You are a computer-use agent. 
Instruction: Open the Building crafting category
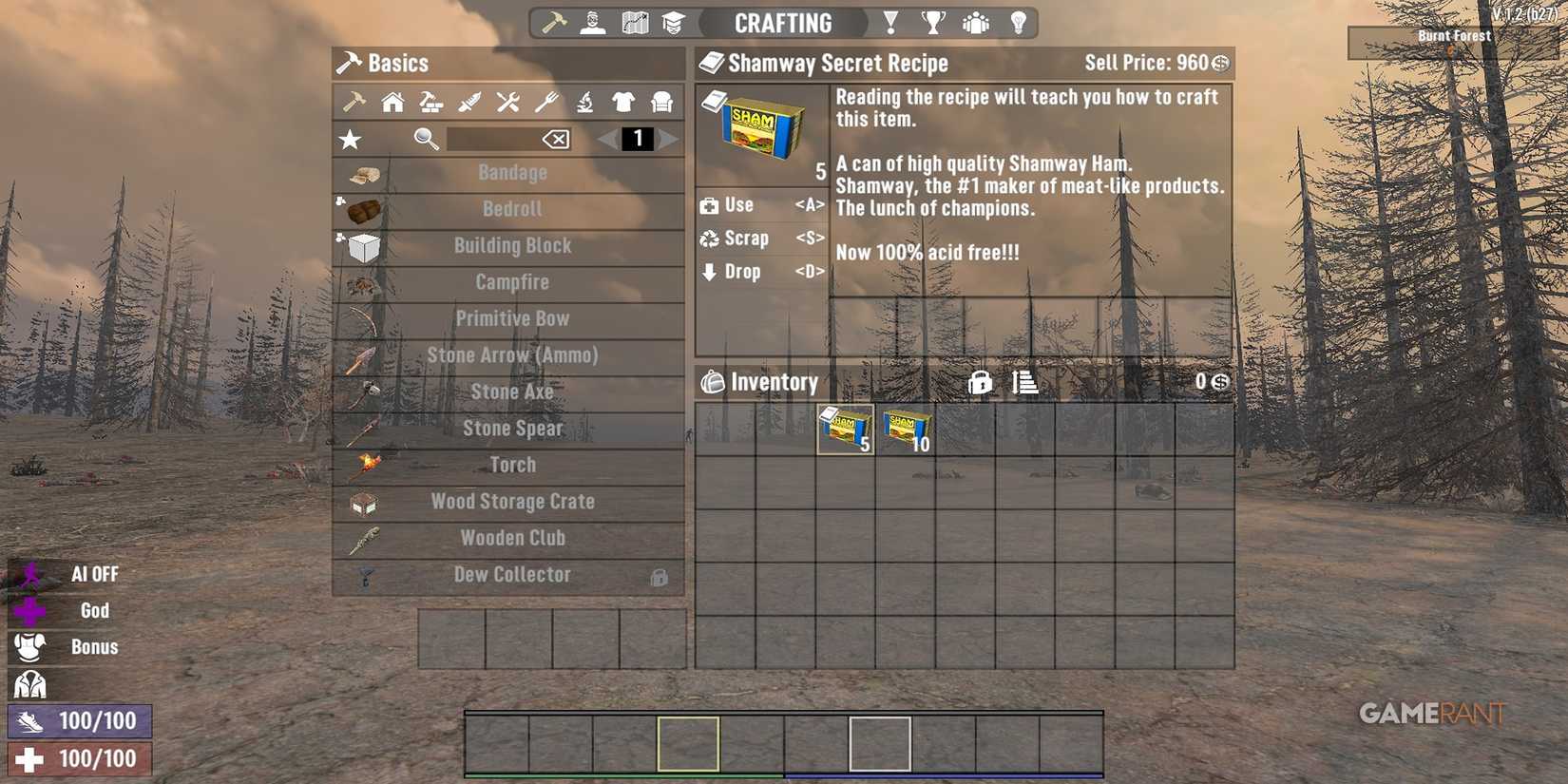391,102
